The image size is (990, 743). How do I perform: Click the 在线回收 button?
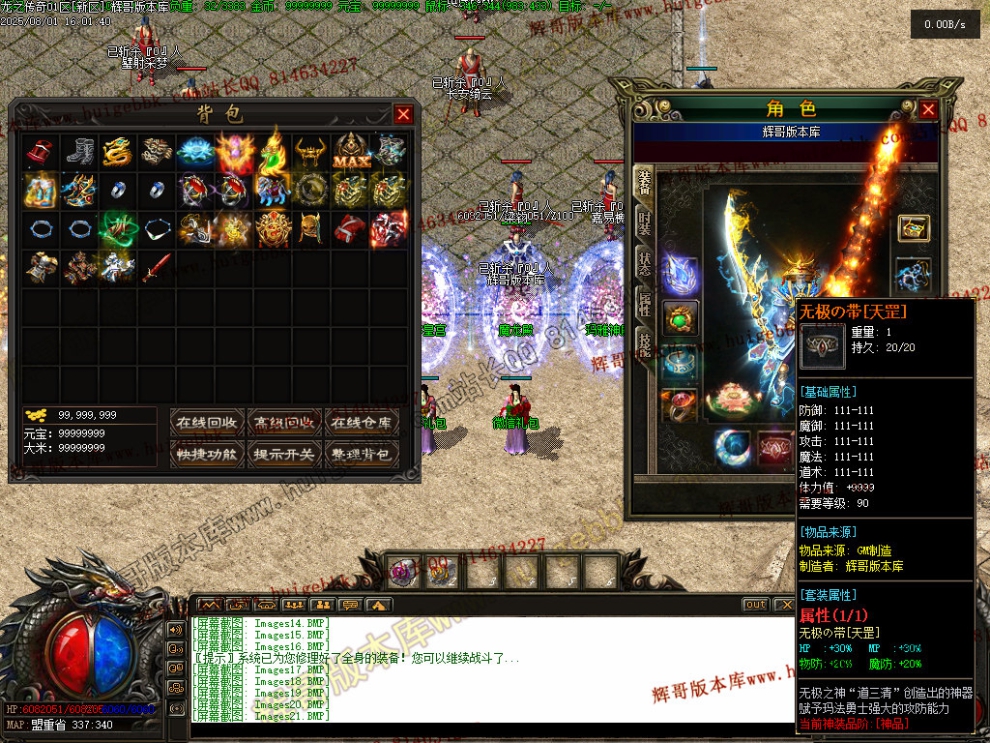(x=208, y=422)
